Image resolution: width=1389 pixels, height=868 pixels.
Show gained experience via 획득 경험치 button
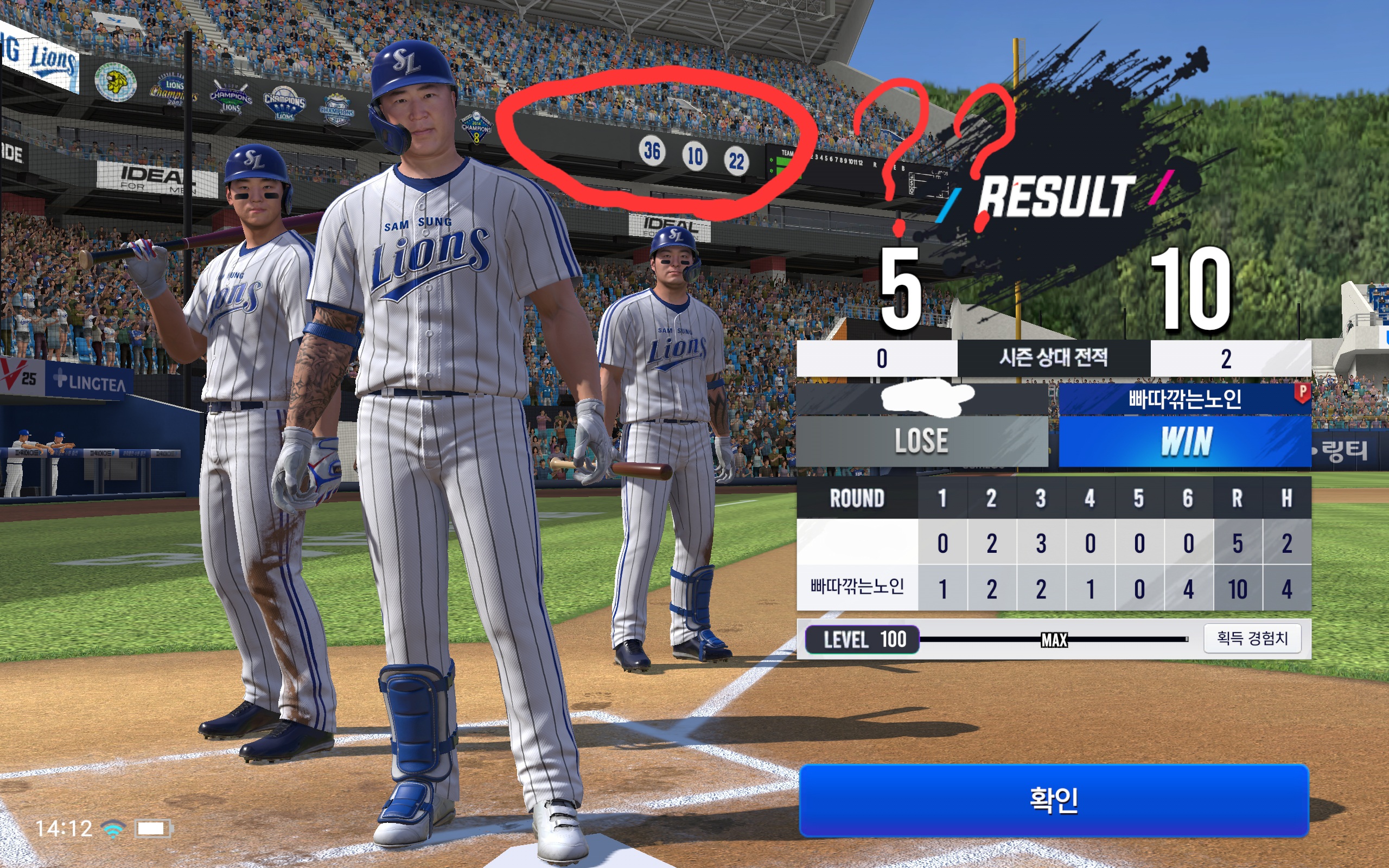pos(1252,639)
